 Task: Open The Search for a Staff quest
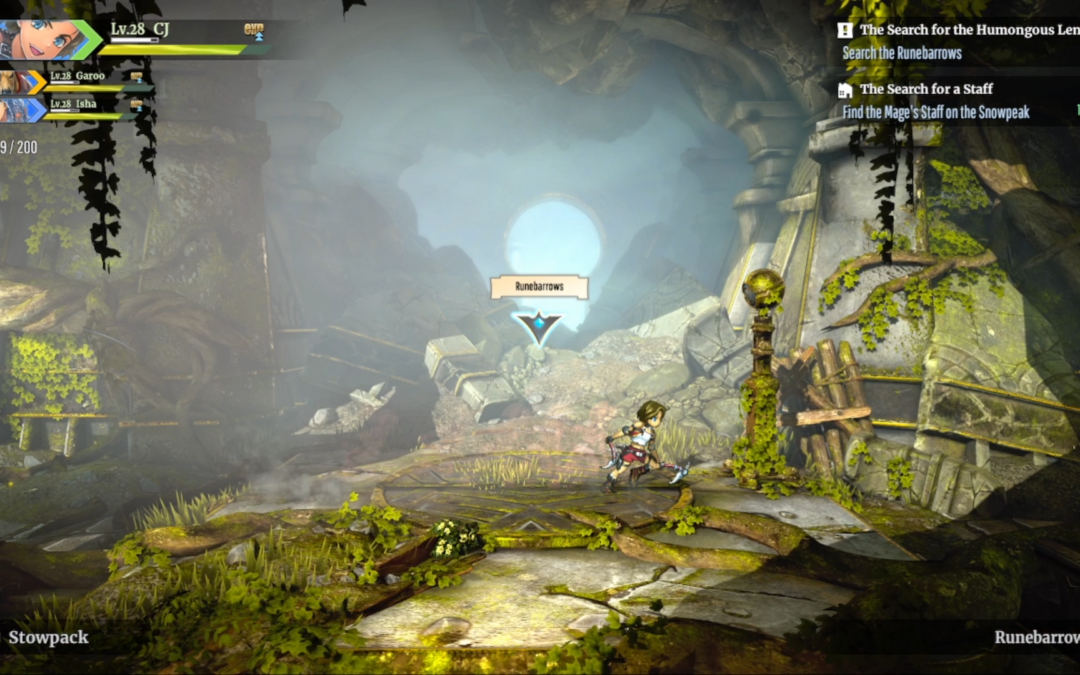[926, 89]
